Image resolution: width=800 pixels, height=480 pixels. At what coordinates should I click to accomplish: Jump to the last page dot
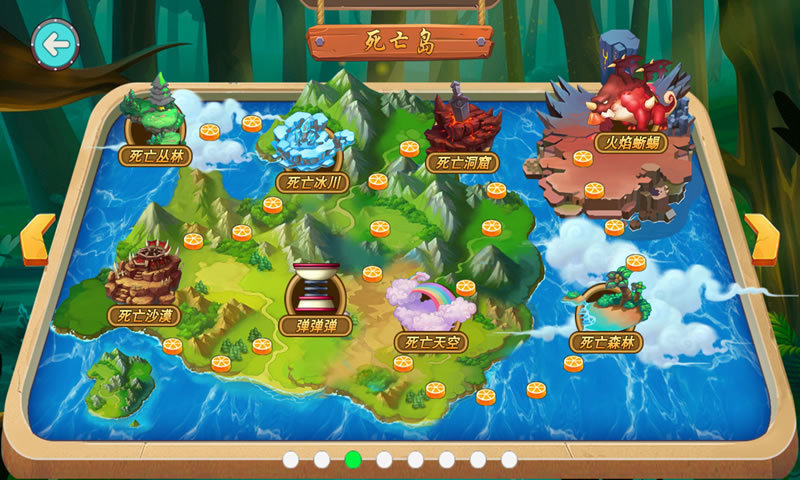click(x=509, y=460)
